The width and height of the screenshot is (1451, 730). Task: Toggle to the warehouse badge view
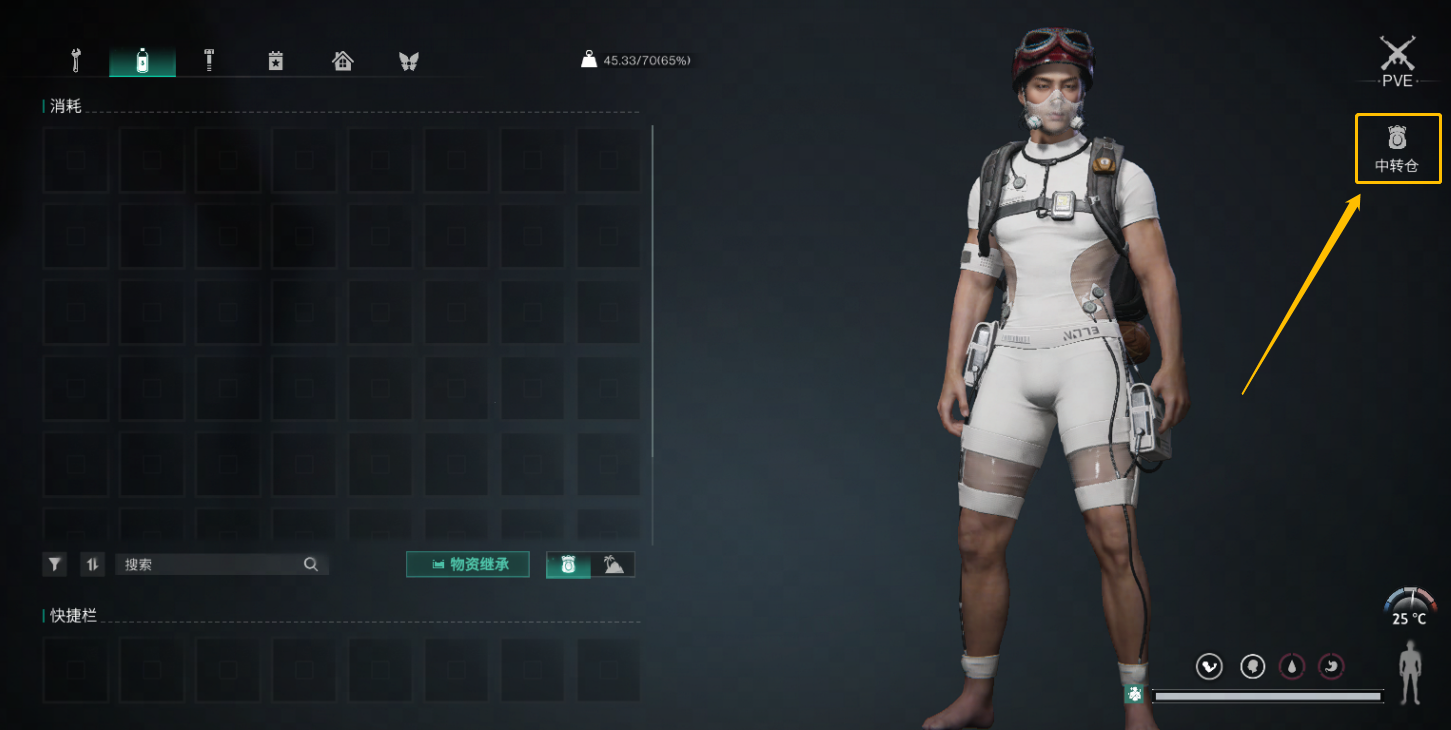pos(568,565)
